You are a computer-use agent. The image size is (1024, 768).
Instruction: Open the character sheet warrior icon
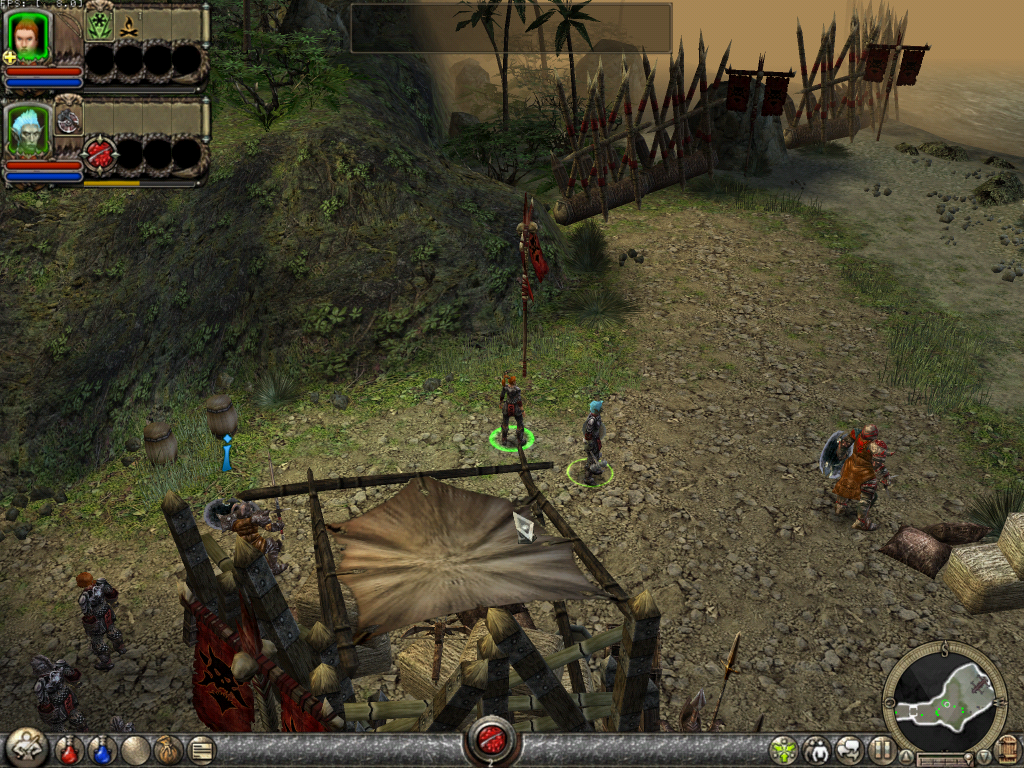pos(26,748)
